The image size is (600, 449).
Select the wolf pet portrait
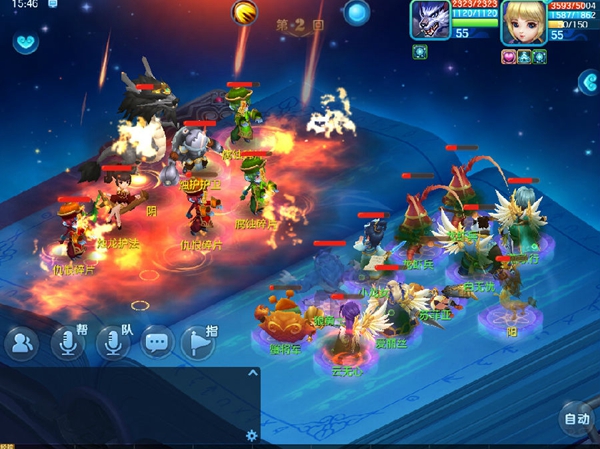point(430,22)
